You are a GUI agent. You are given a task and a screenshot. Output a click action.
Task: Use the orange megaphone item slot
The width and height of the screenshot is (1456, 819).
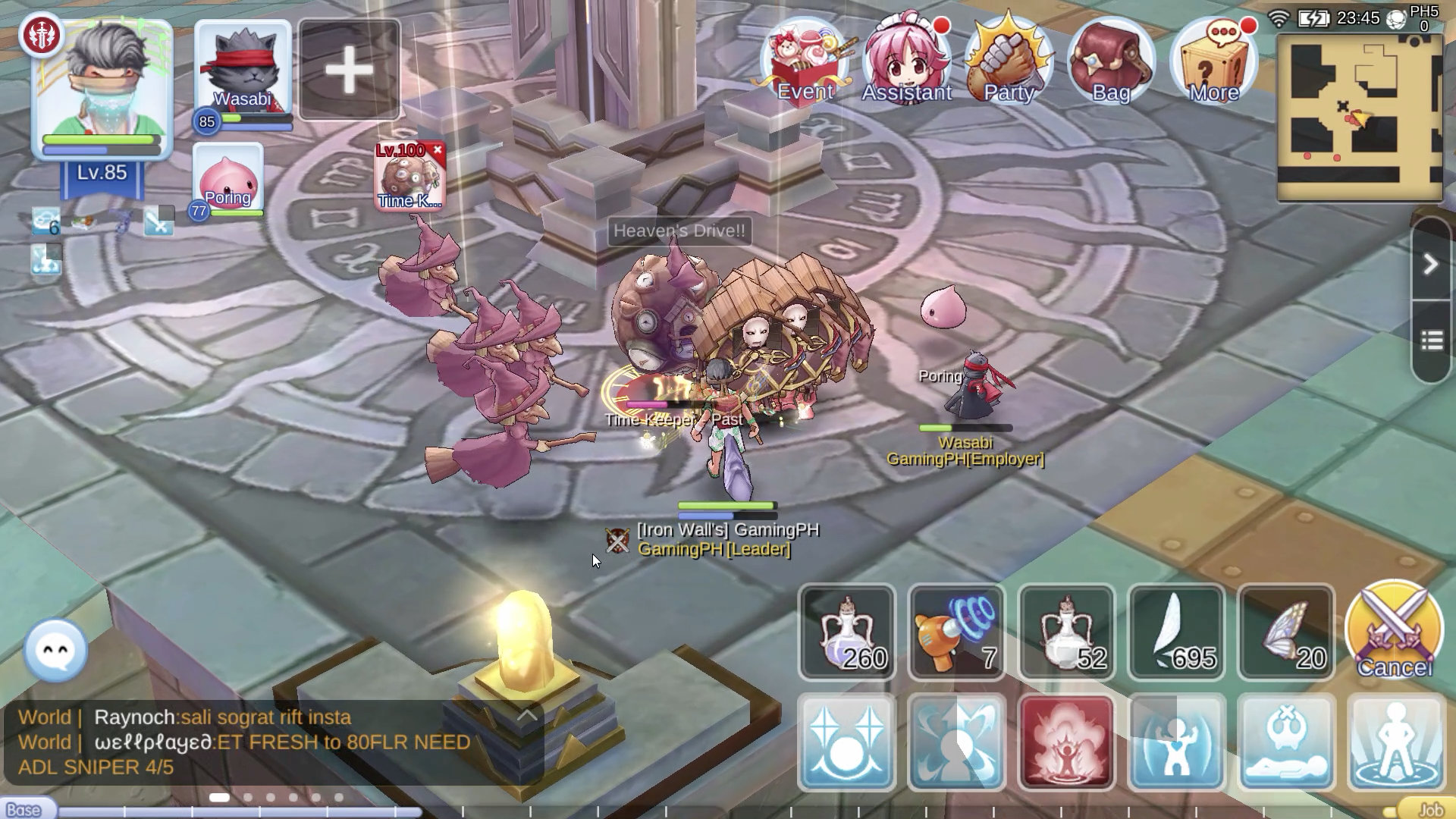click(956, 632)
